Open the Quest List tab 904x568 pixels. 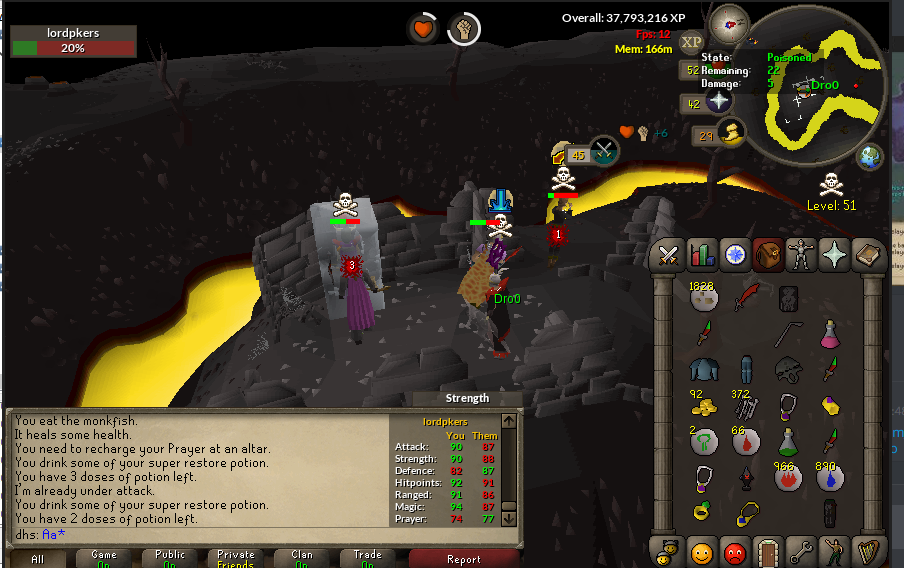735,256
